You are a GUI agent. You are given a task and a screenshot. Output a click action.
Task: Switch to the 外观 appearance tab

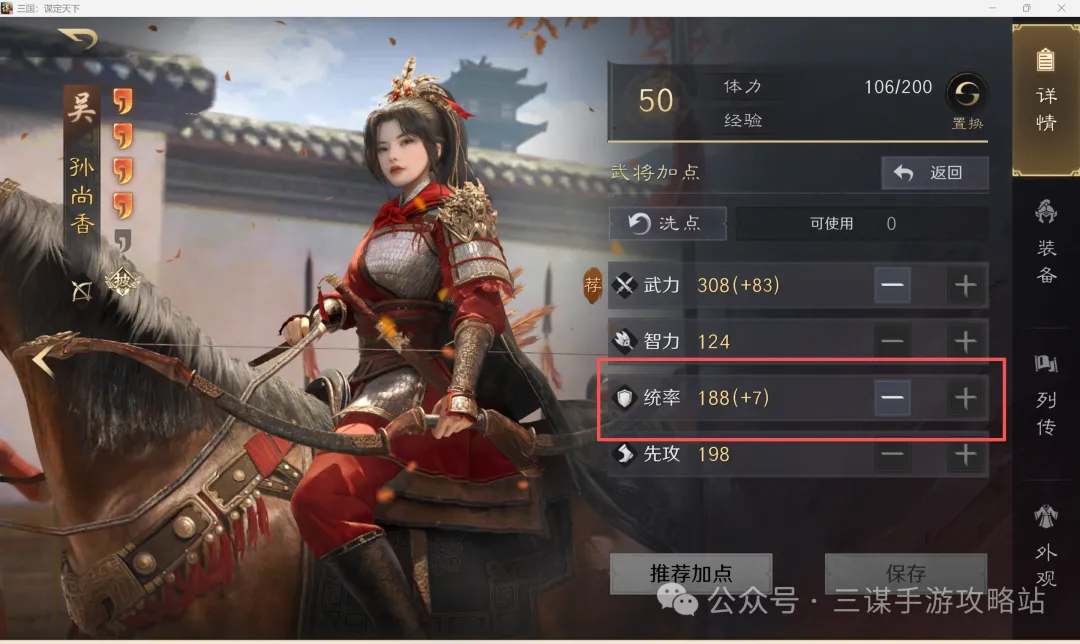click(1046, 548)
